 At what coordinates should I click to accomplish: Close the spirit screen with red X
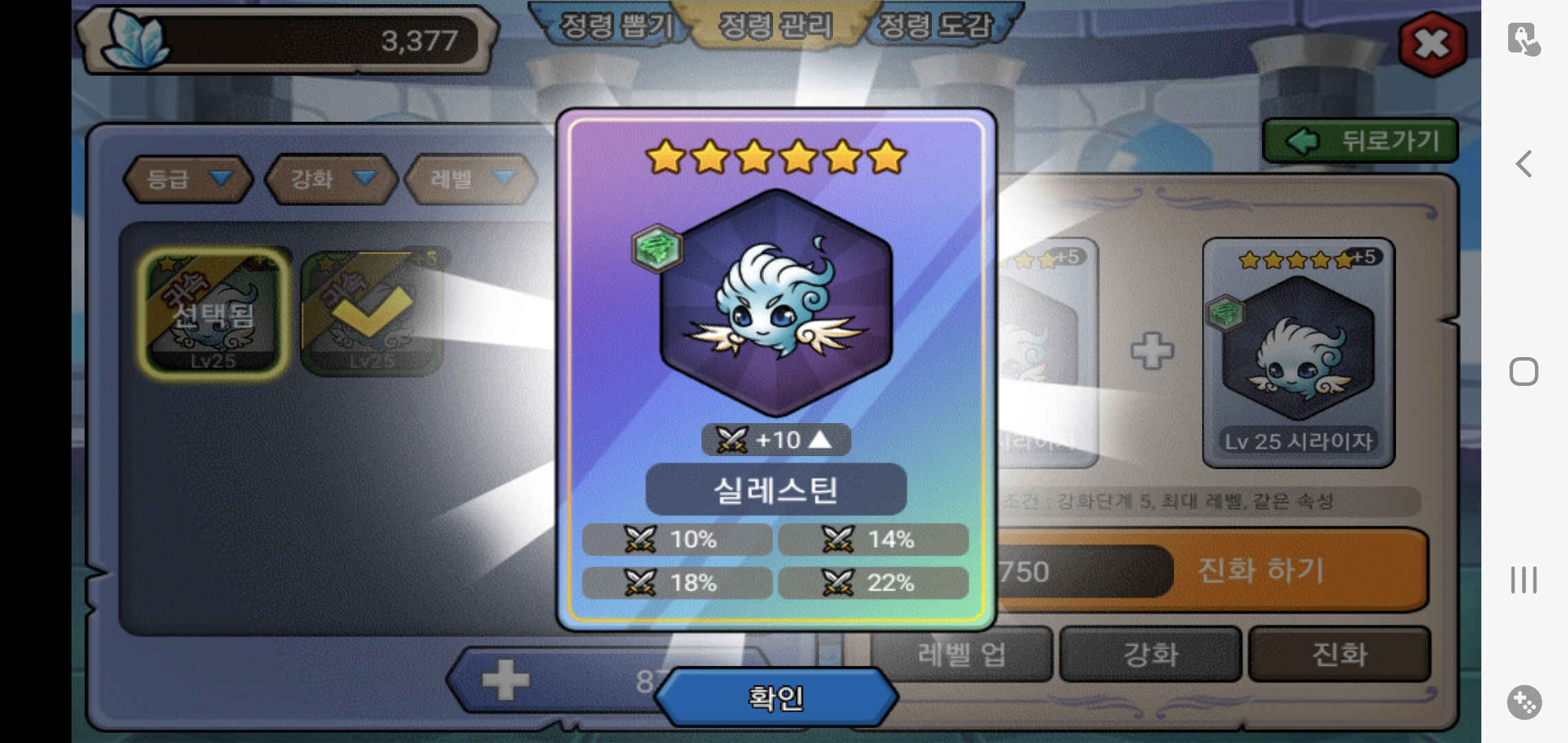coord(1432,44)
